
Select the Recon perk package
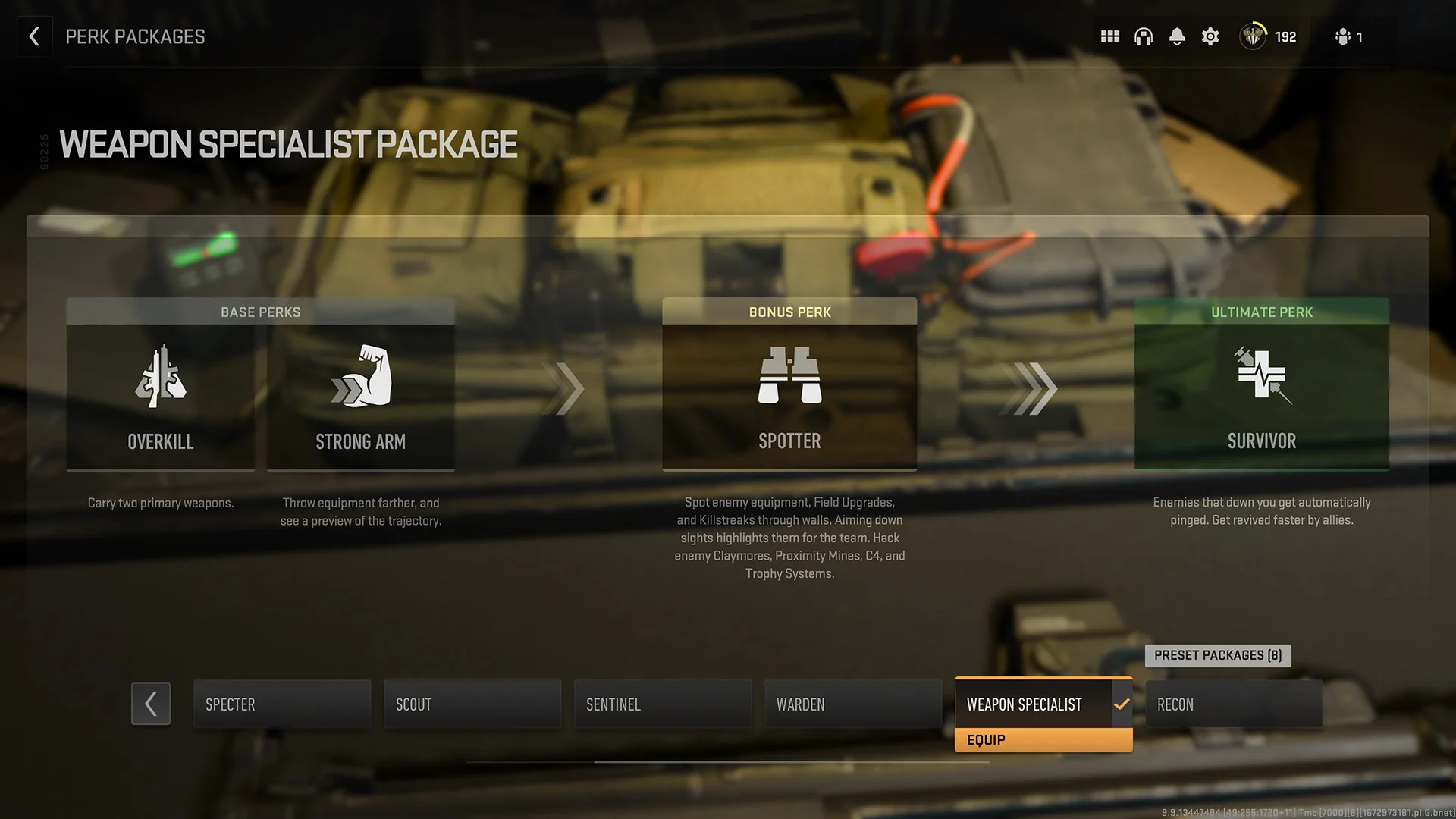[x=1233, y=704]
